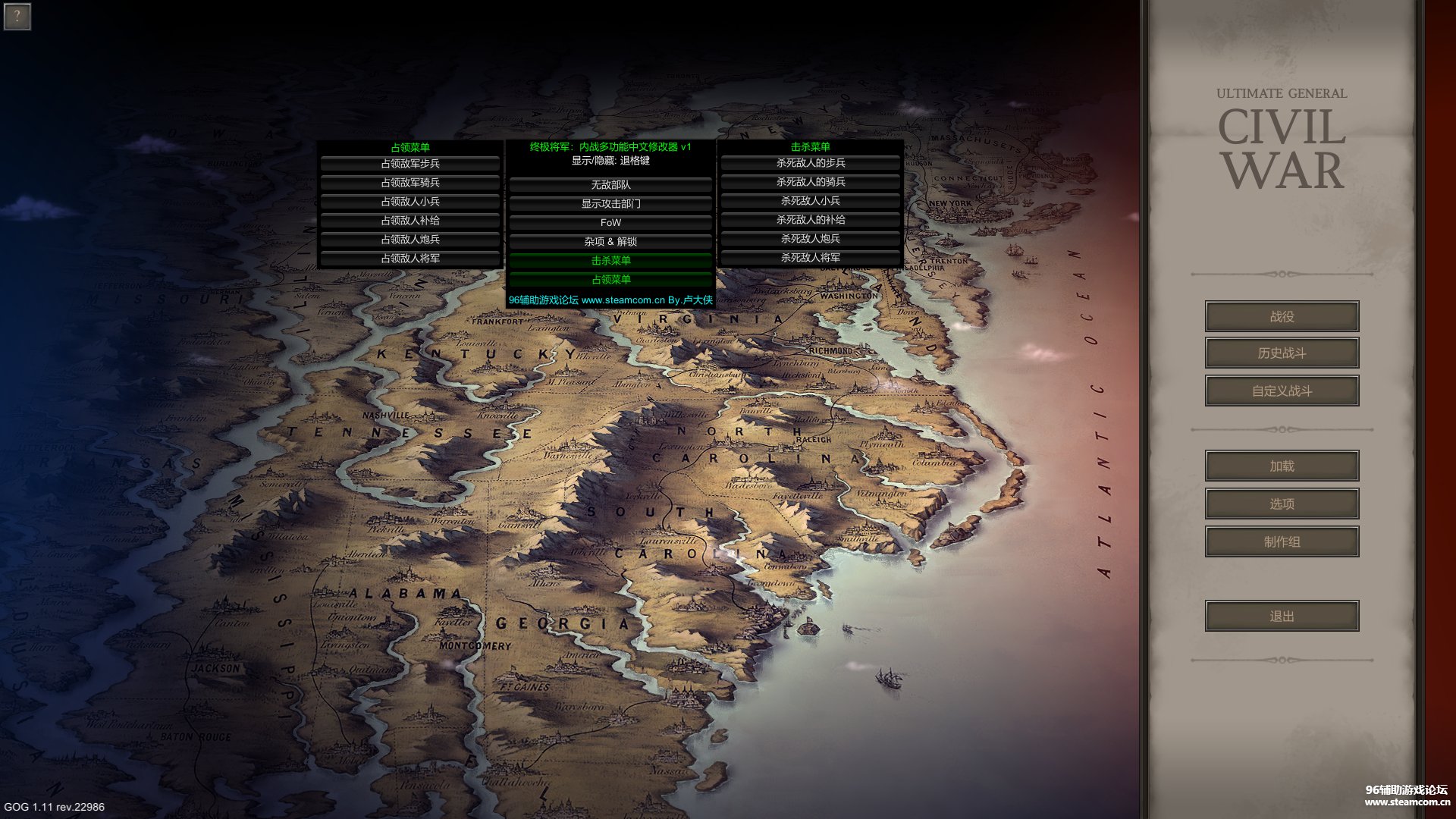Toggle the green 占领菜单 capture menu button
This screenshot has width=1456, height=819.
610,280
